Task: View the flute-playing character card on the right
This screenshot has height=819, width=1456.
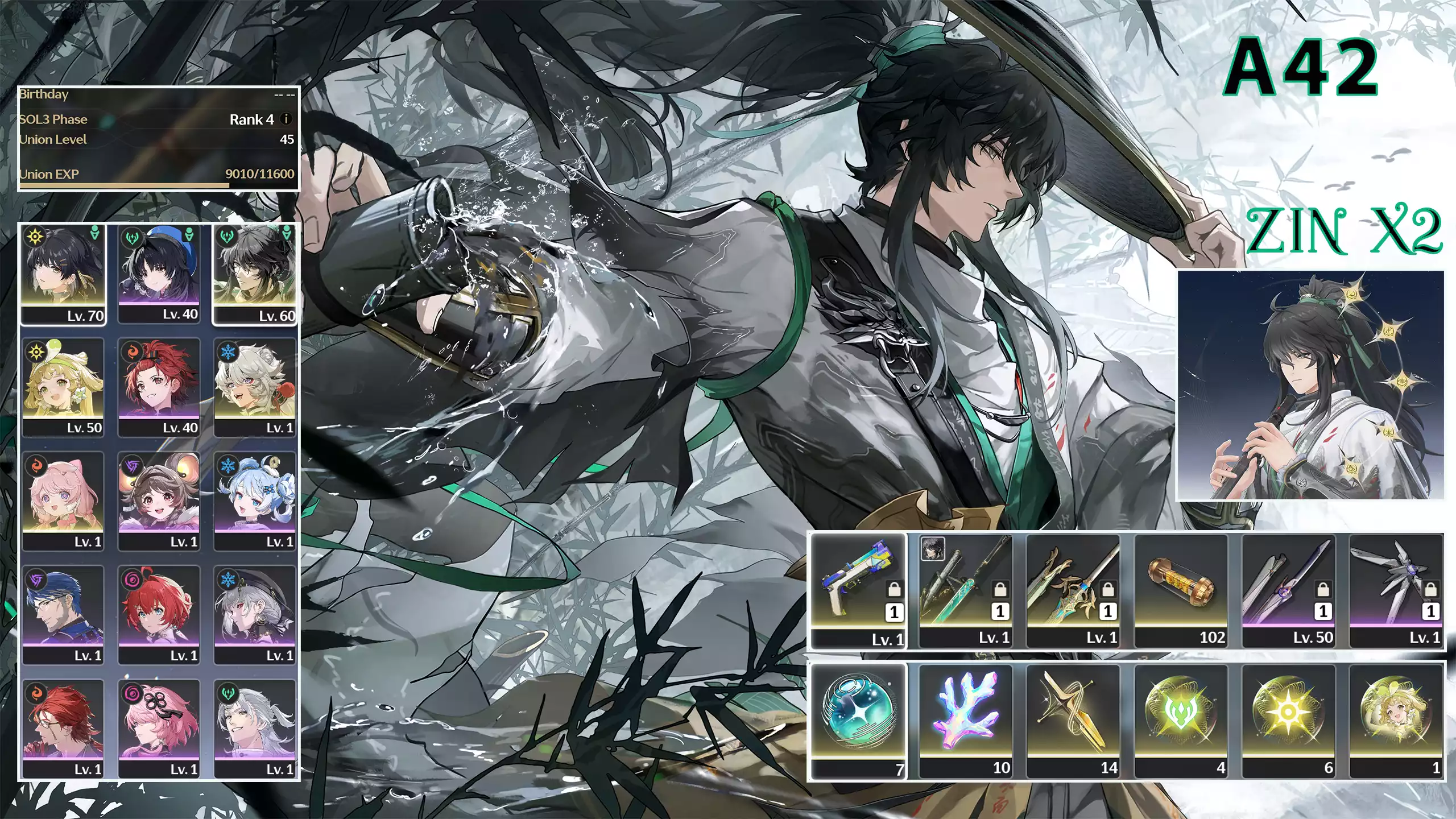Action: pyautogui.click(x=1310, y=385)
